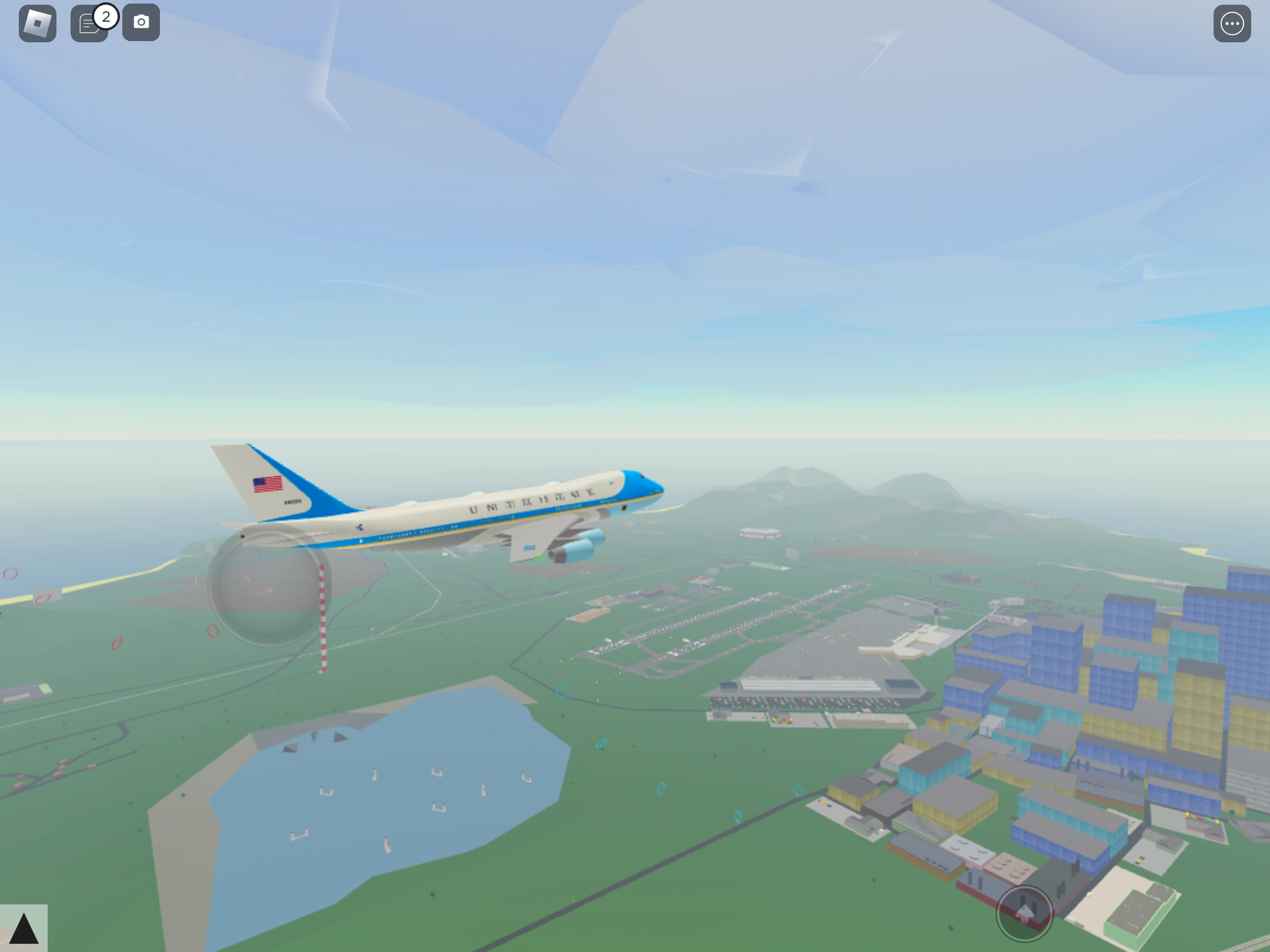The image size is (1270, 952).
Task: Open the in-game chat window
Action: coord(88,24)
